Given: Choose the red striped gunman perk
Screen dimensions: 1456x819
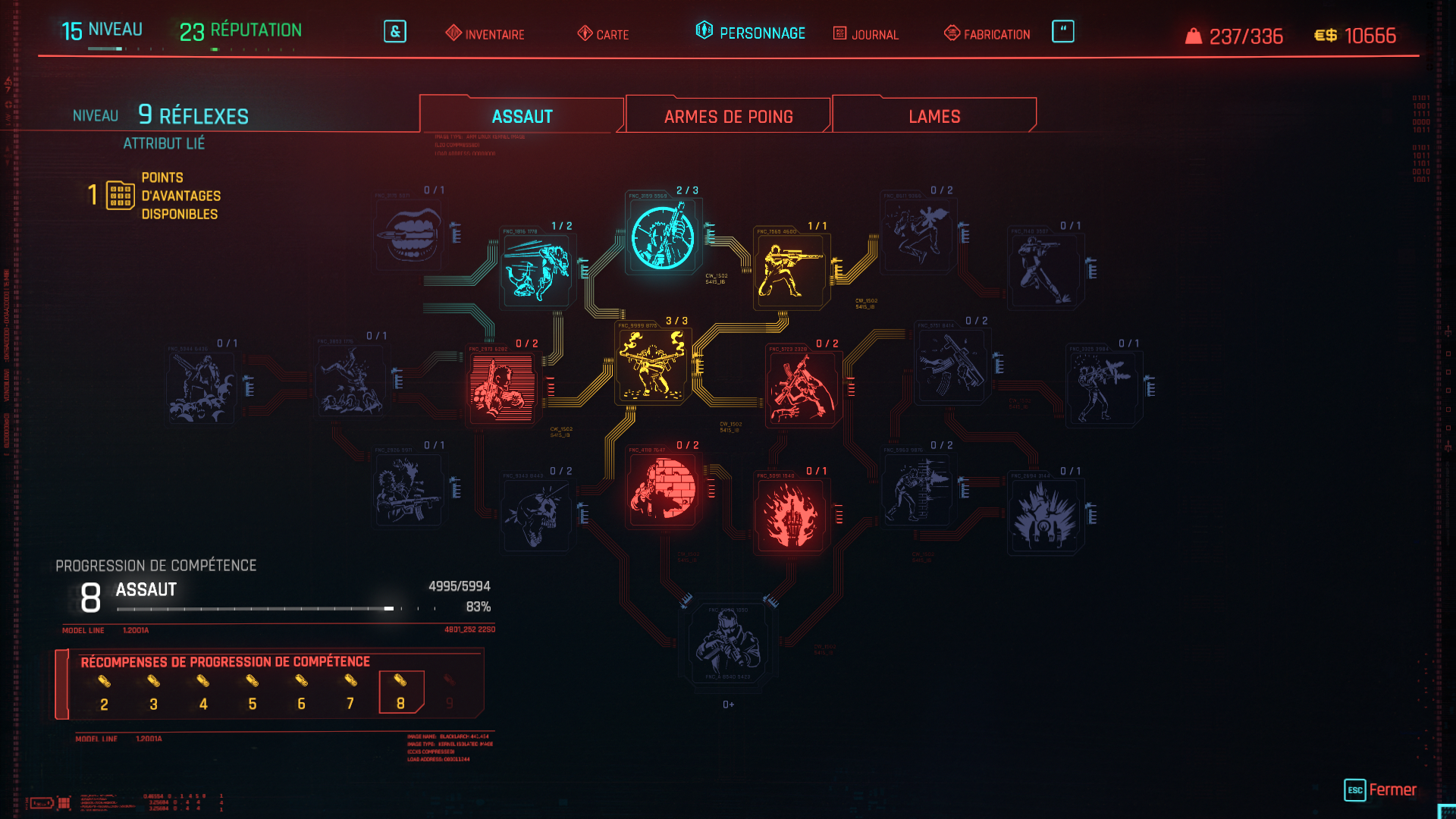Looking at the screenshot, I should [500, 388].
